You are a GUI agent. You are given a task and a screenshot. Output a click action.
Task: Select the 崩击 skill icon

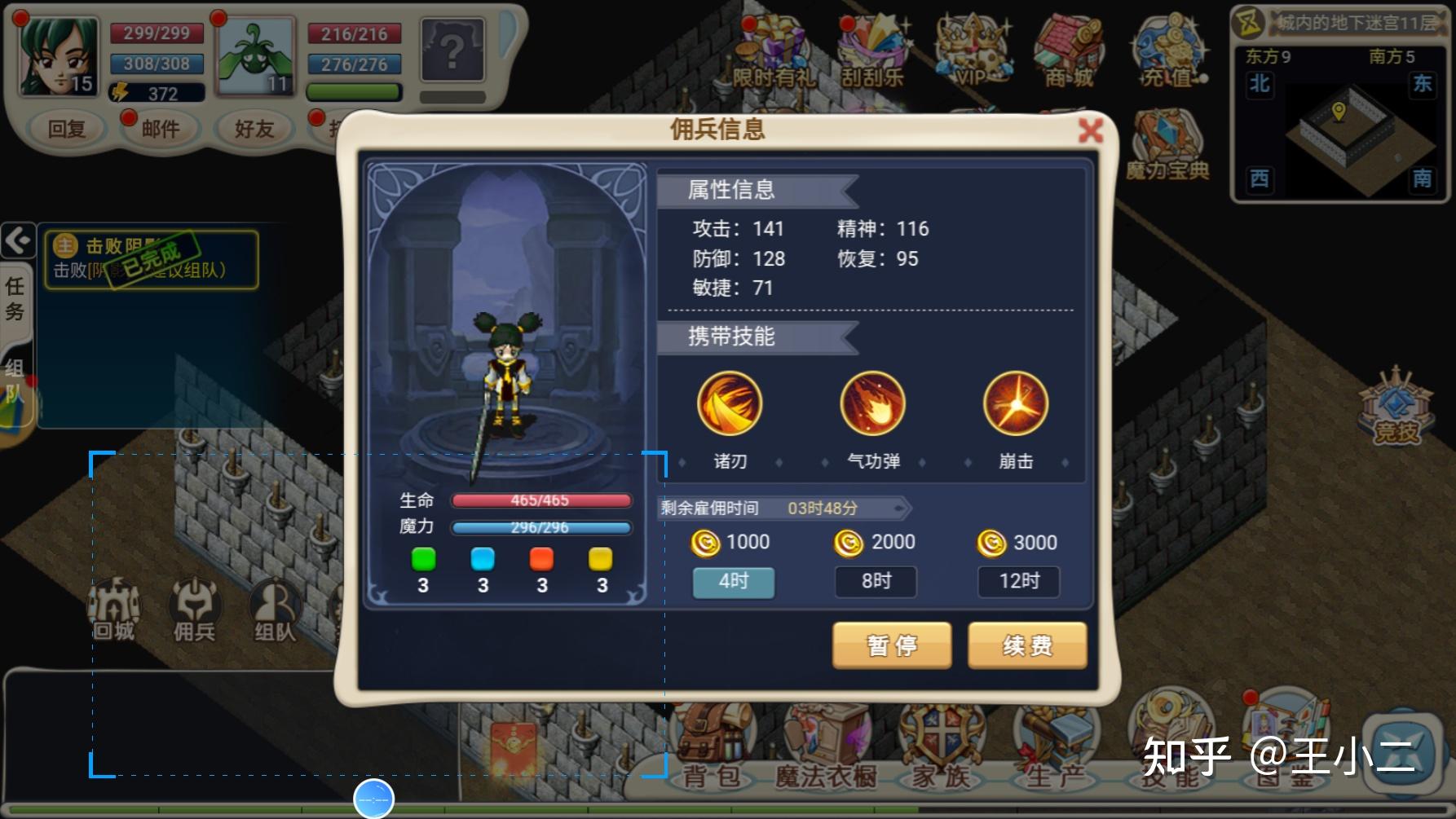click(x=1015, y=403)
